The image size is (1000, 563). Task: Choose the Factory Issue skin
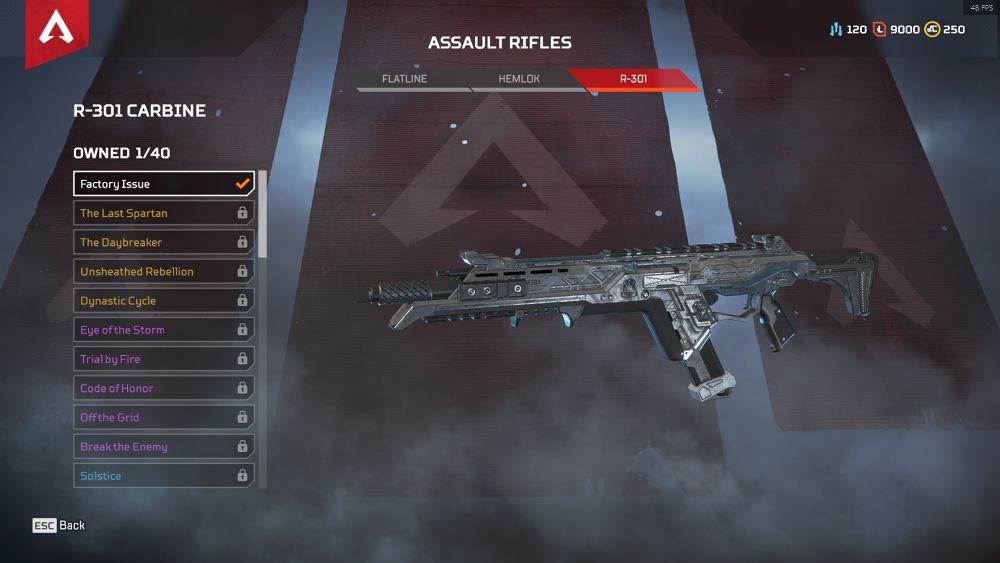point(164,184)
